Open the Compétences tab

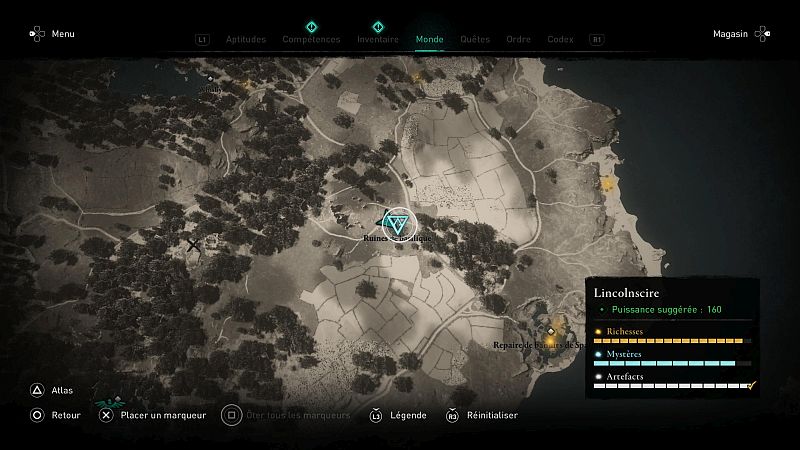pyautogui.click(x=310, y=40)
